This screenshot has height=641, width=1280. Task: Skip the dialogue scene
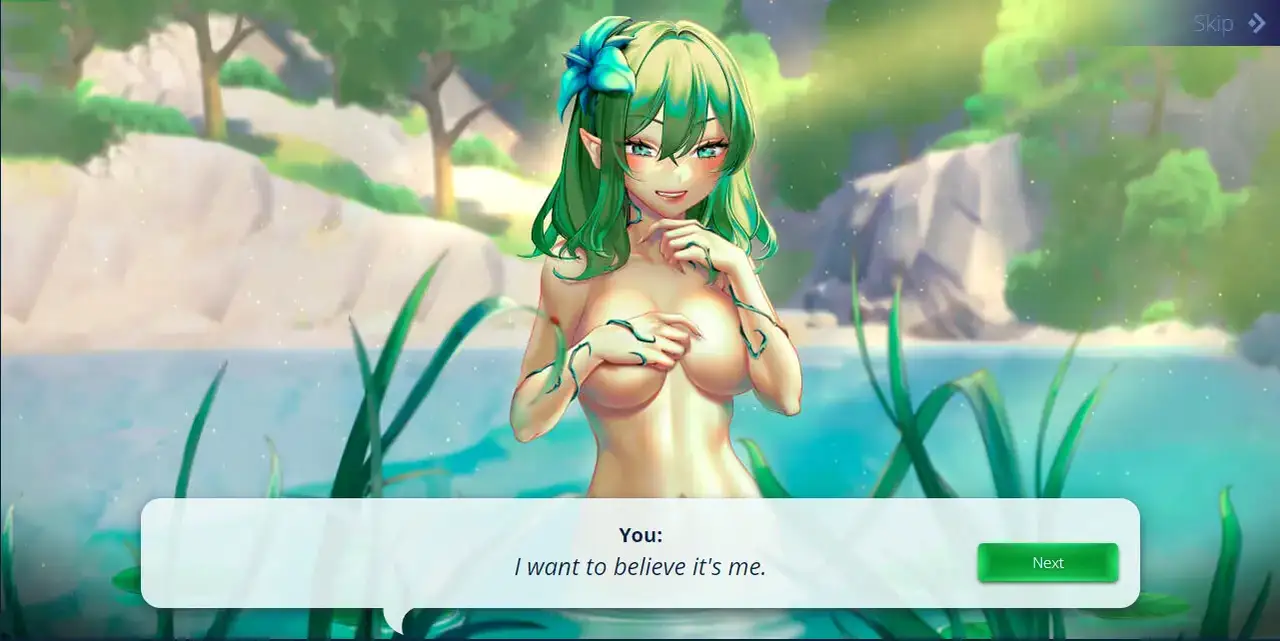coord(1228,24)
